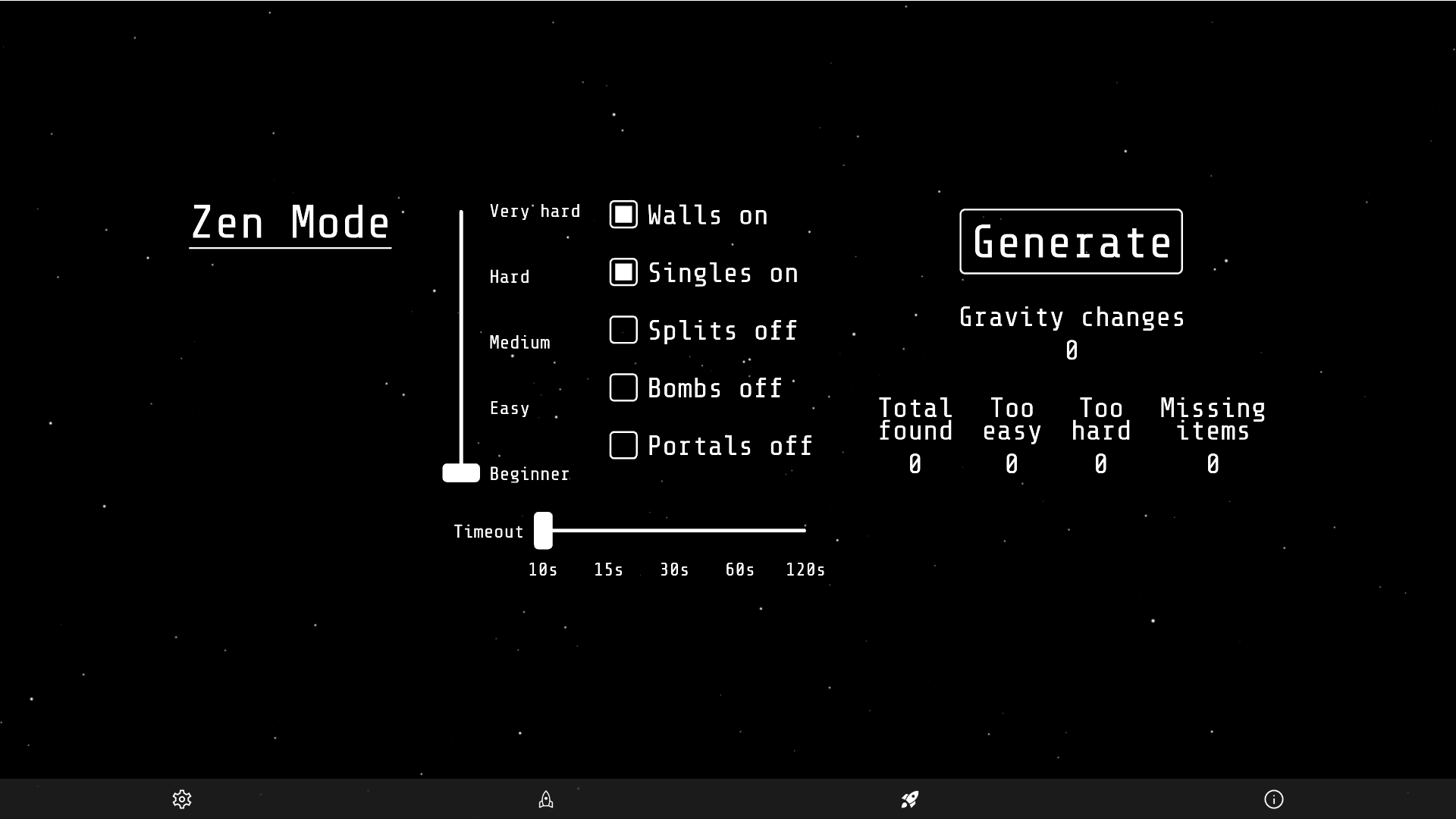Enable the Portals checkbox
Image resolution: width=1456 pixels, height=819 pixels.
coord(623,445)
